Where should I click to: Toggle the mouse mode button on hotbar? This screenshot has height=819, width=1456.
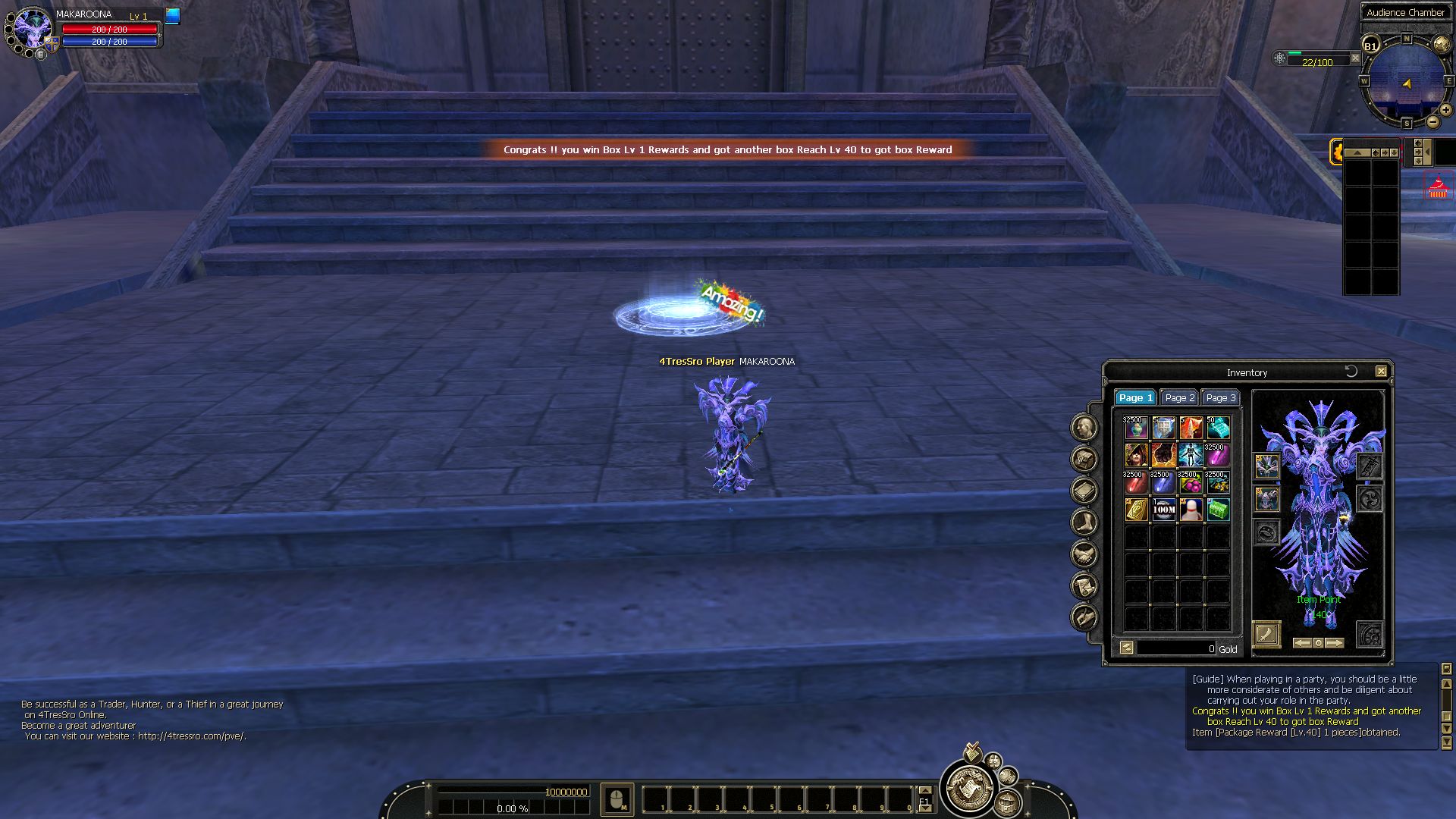pyautogui.click(x=617, y=799)
